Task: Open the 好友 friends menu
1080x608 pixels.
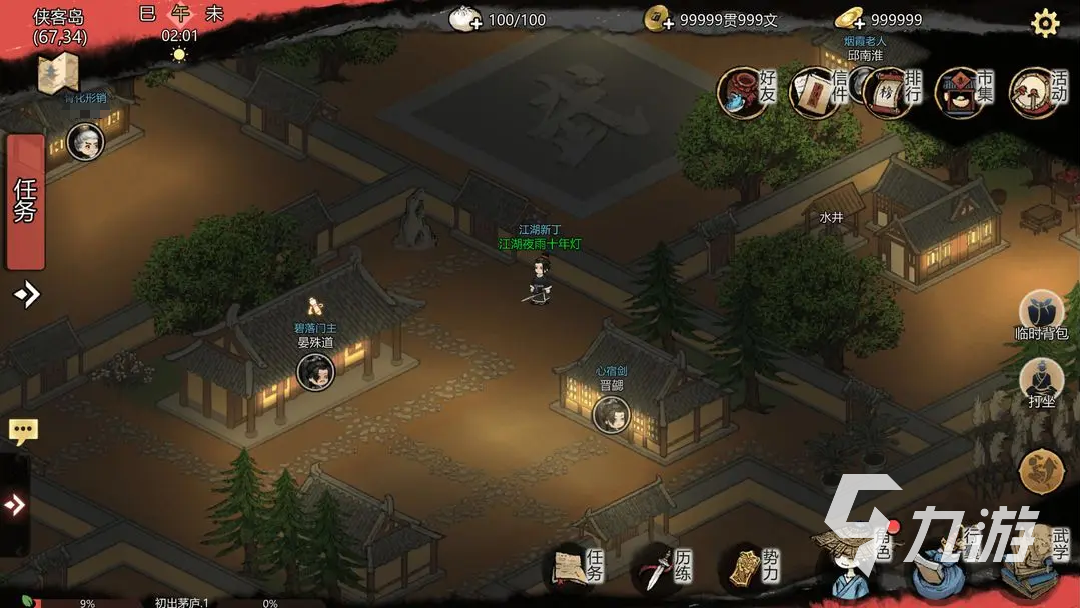Action: click(748, 92)
